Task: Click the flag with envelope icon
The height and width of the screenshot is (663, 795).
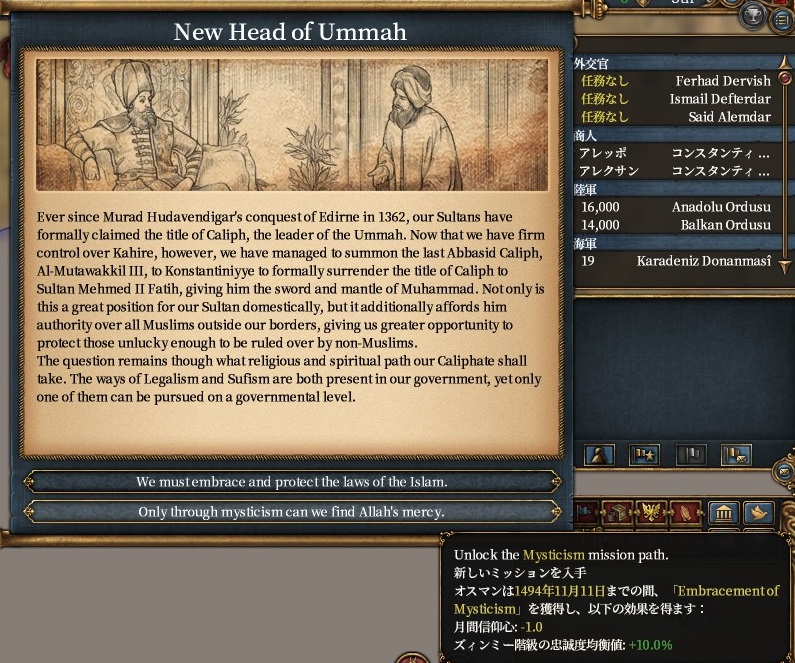Action: tap(736, 455)
